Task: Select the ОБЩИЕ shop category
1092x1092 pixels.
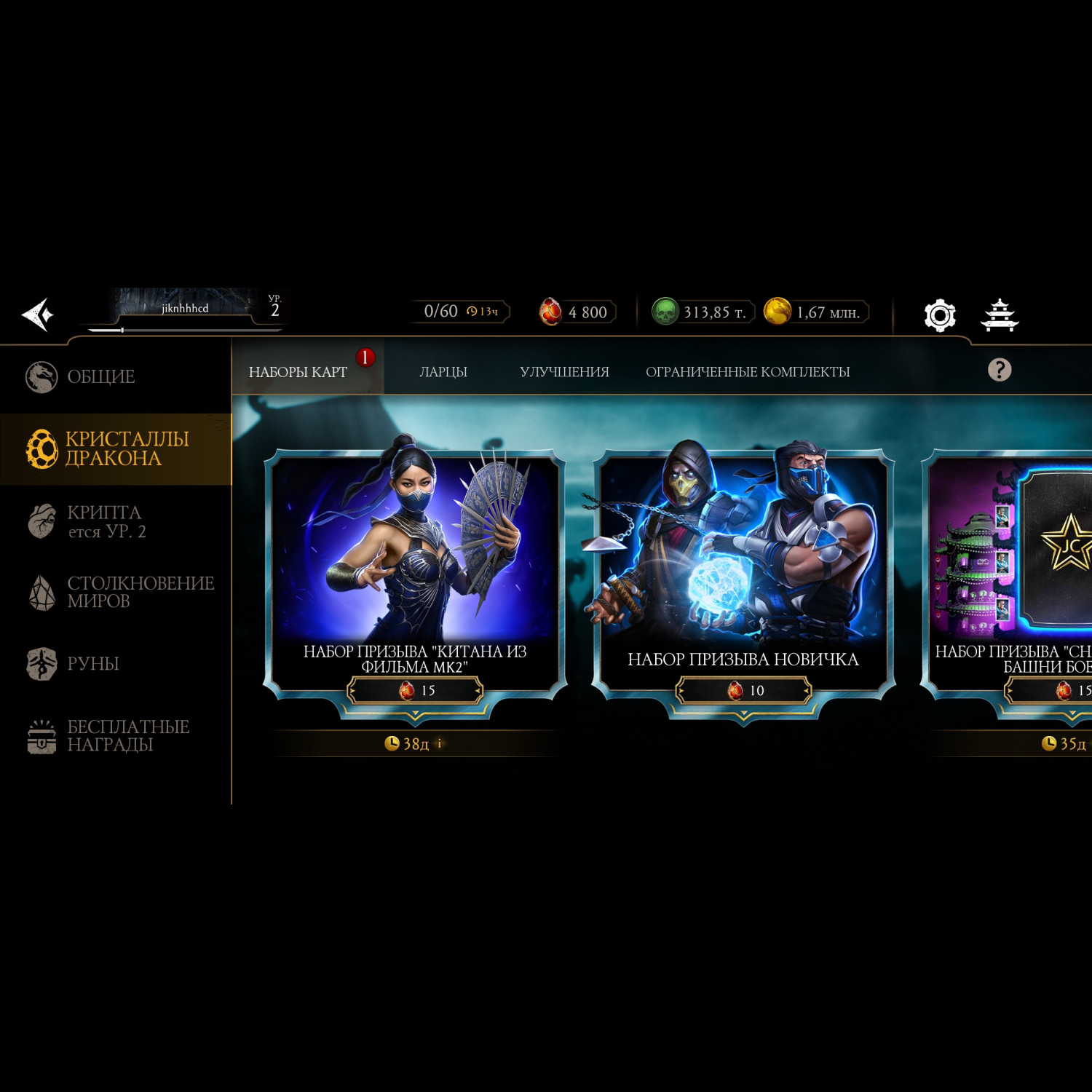Action: pos(100,377)
